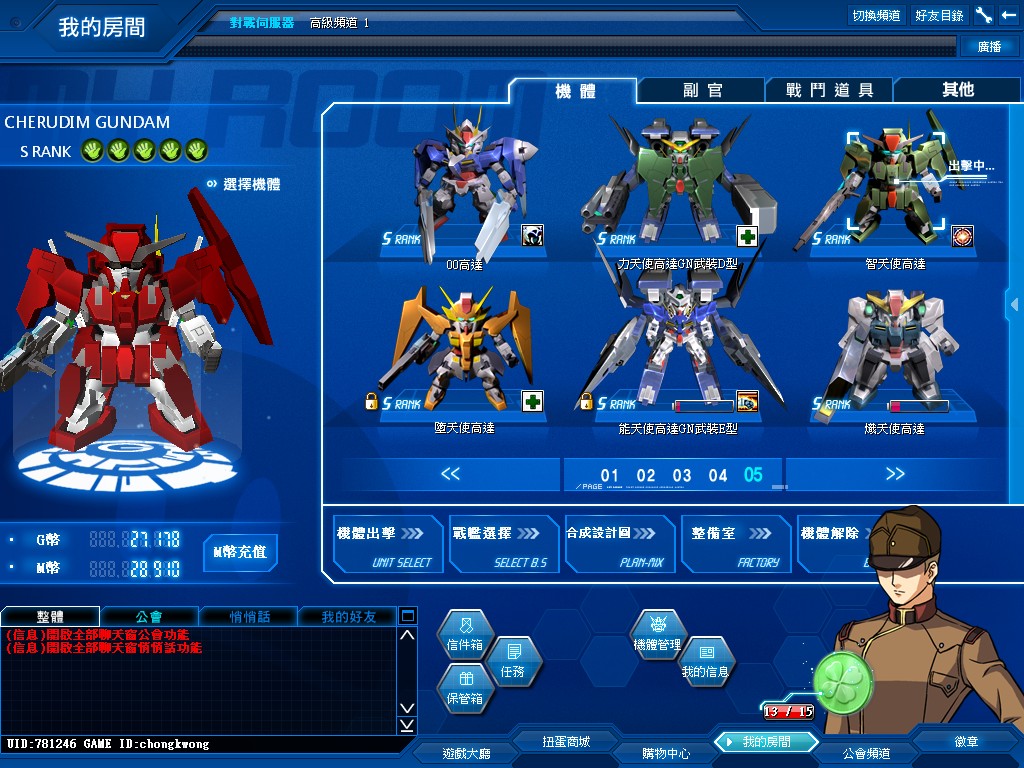1024x768 pixels.
Task: Open 戰艦選擇 battleship selection
Action: (x=502, y=545)
